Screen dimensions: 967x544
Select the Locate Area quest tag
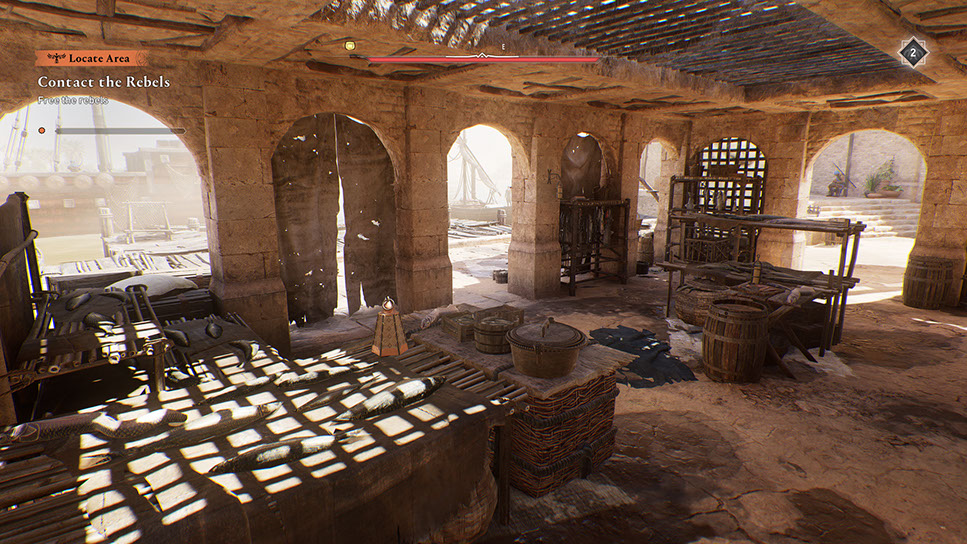pyautogui.click(x=91, y=59)
